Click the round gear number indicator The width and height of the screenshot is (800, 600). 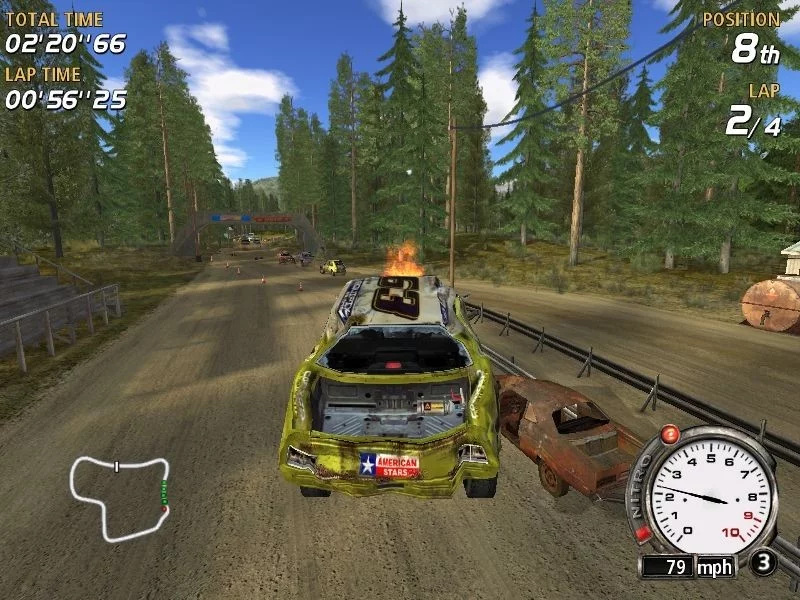763,562
